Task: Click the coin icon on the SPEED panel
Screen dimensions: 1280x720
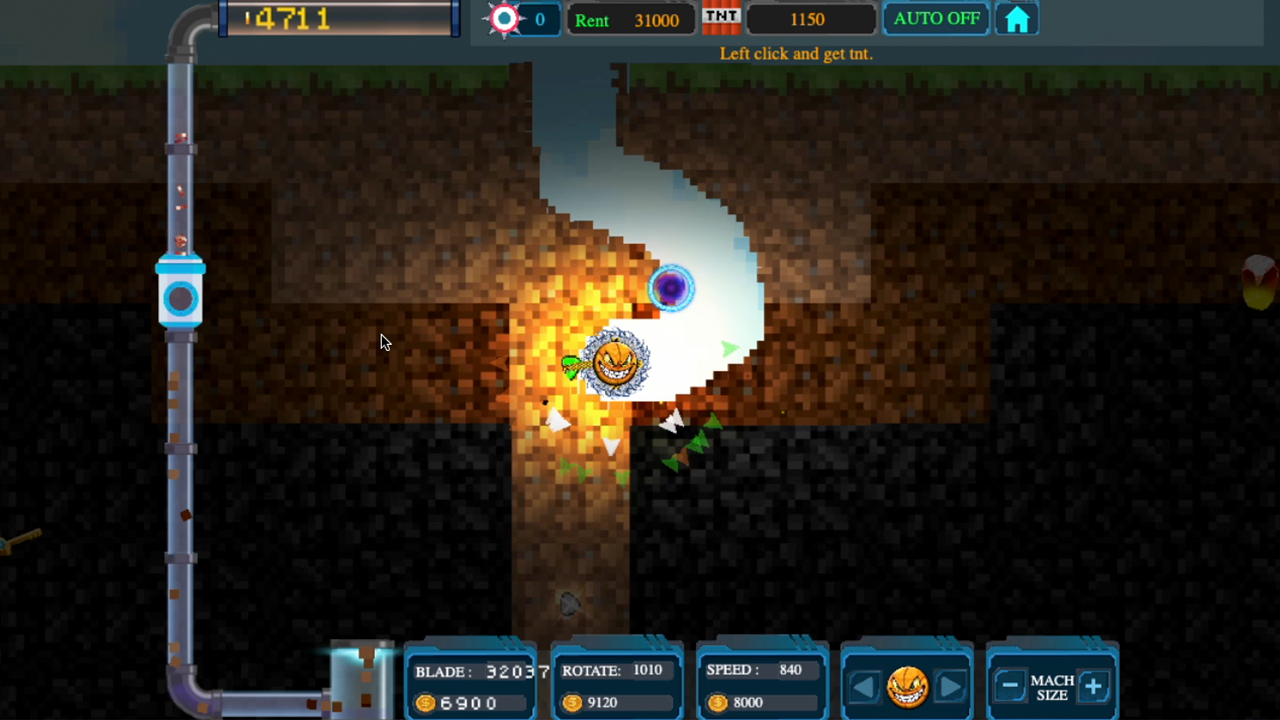Action: point(717,702)
